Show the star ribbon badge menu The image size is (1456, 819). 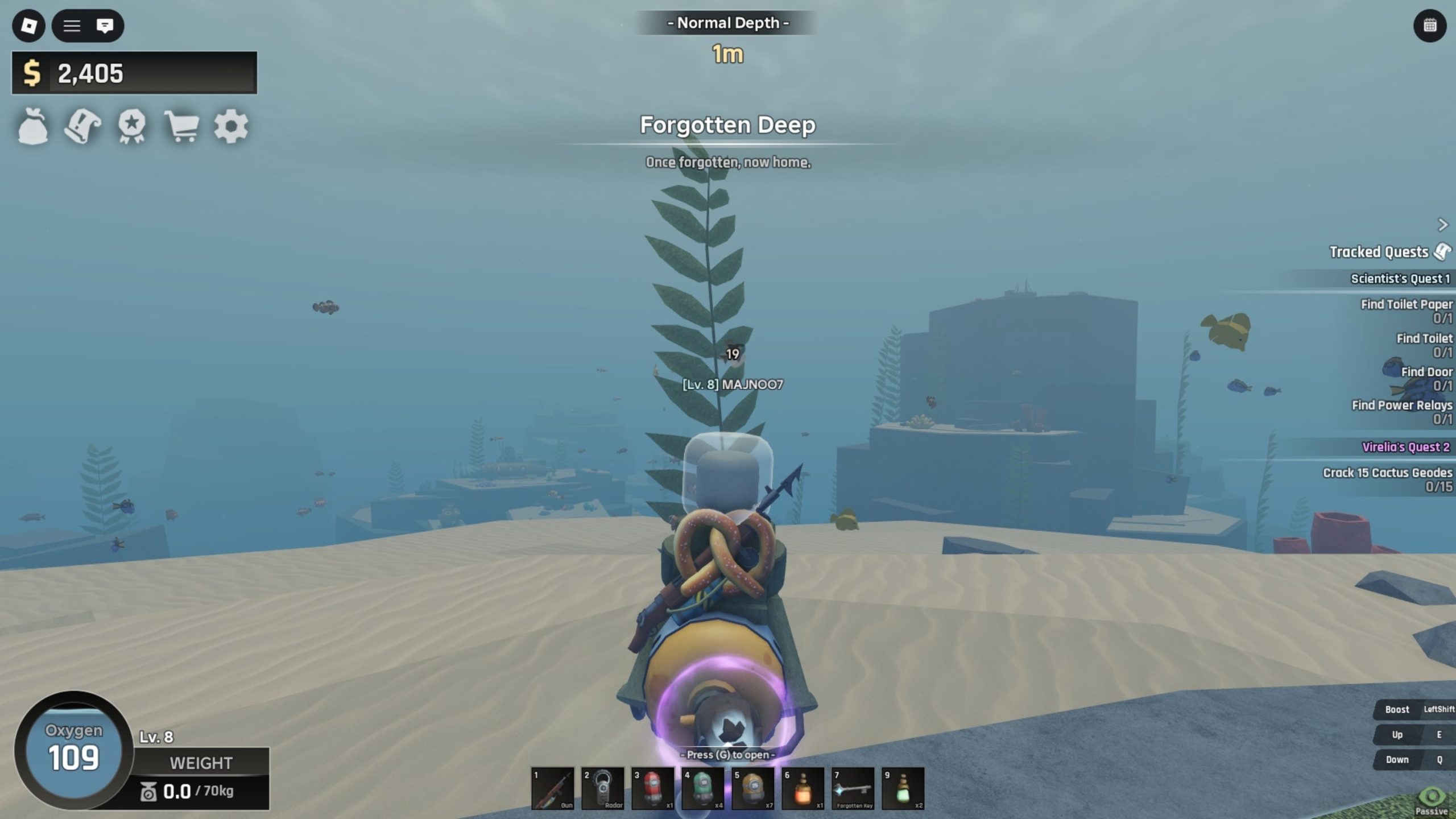tap(132, 126)
